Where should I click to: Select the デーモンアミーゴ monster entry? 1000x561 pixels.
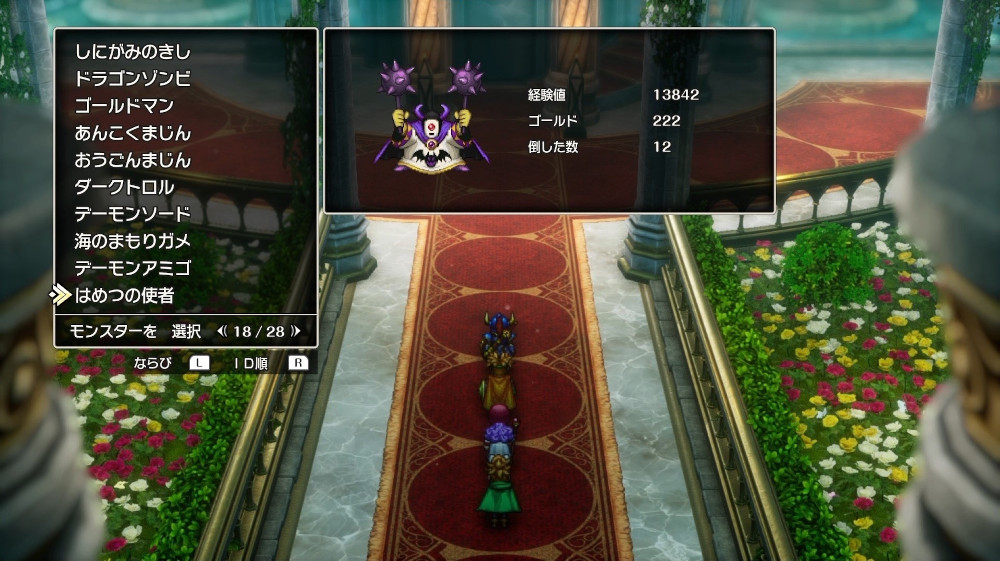[x=132, y=268]
